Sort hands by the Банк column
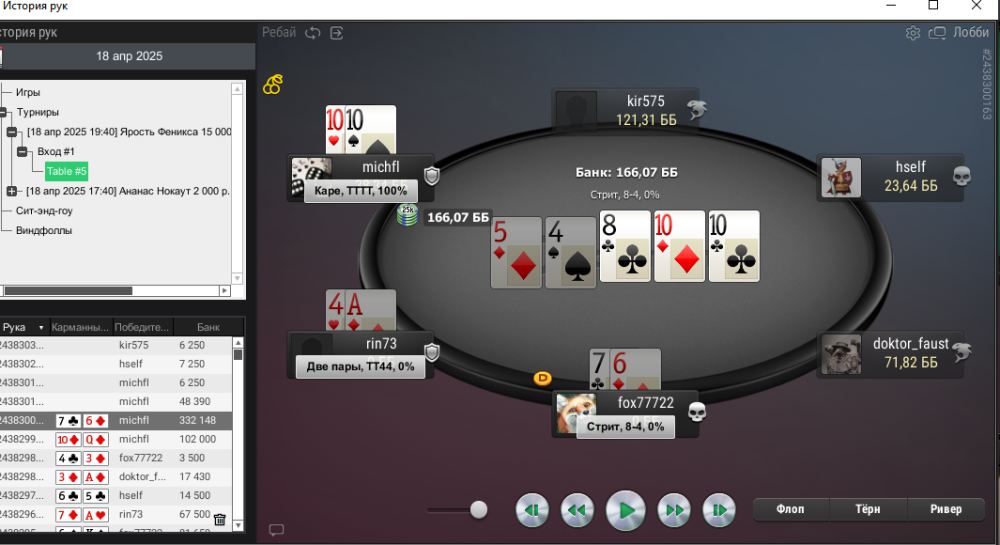The image size is (1000, 545). [208, 327]
